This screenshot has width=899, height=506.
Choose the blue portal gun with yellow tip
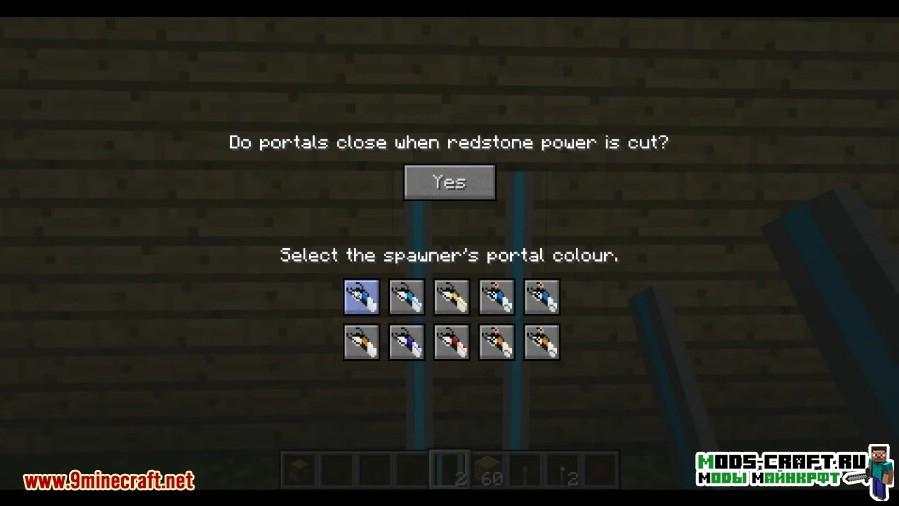point(541,296)
